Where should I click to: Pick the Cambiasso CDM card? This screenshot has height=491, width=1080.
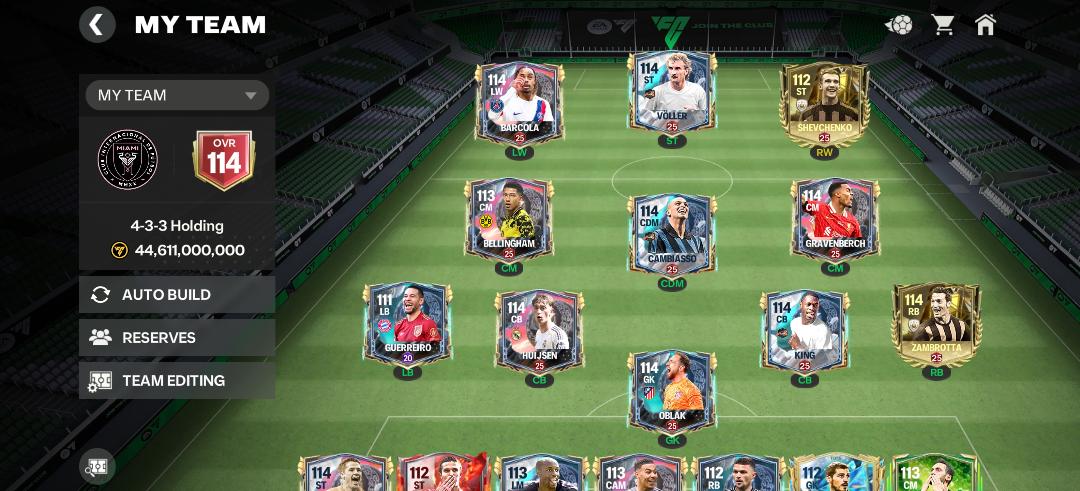click(x=672, y=235)
